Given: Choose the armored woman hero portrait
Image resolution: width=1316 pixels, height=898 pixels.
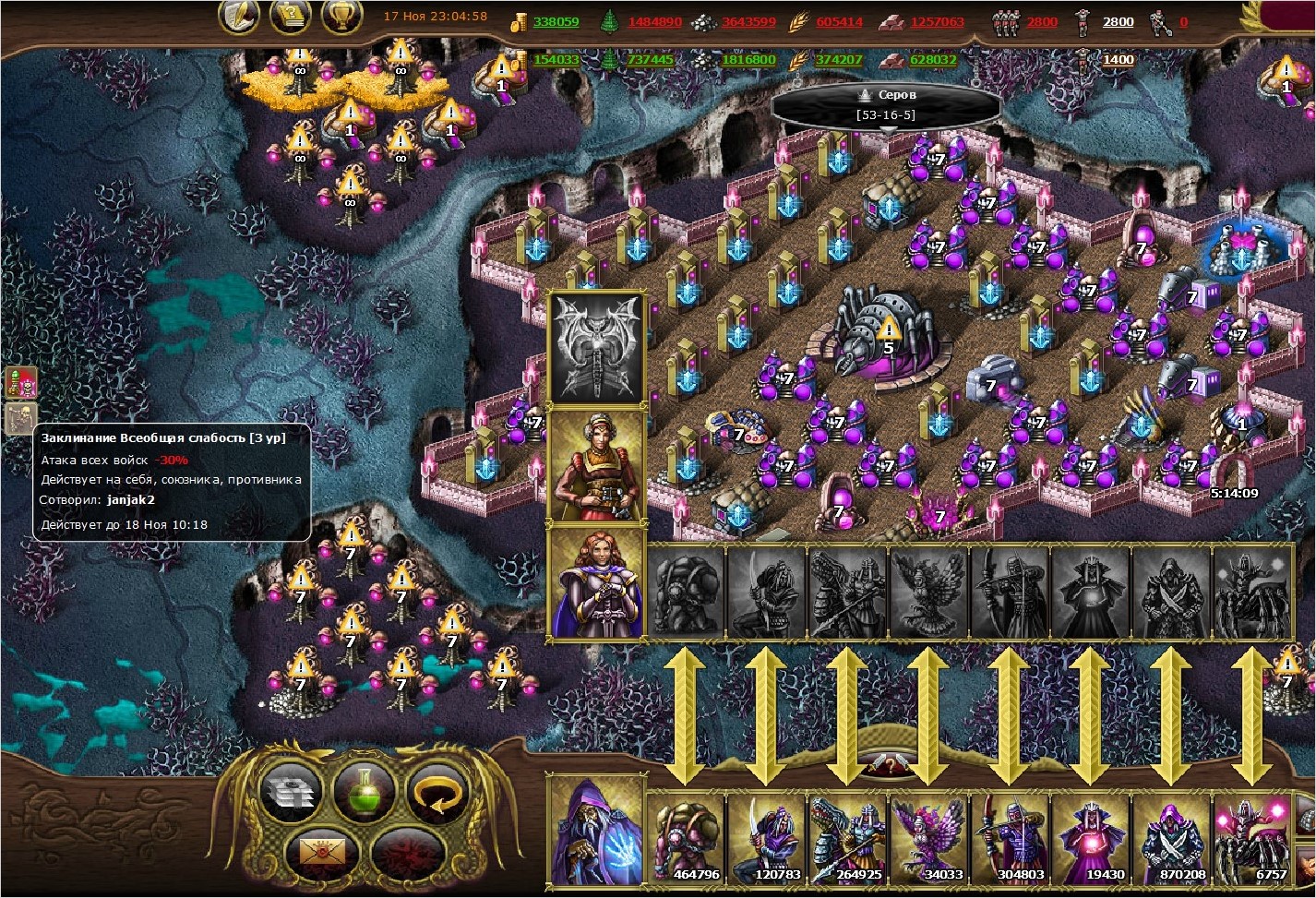Looking at the screenshot, I should click(596, 466).
